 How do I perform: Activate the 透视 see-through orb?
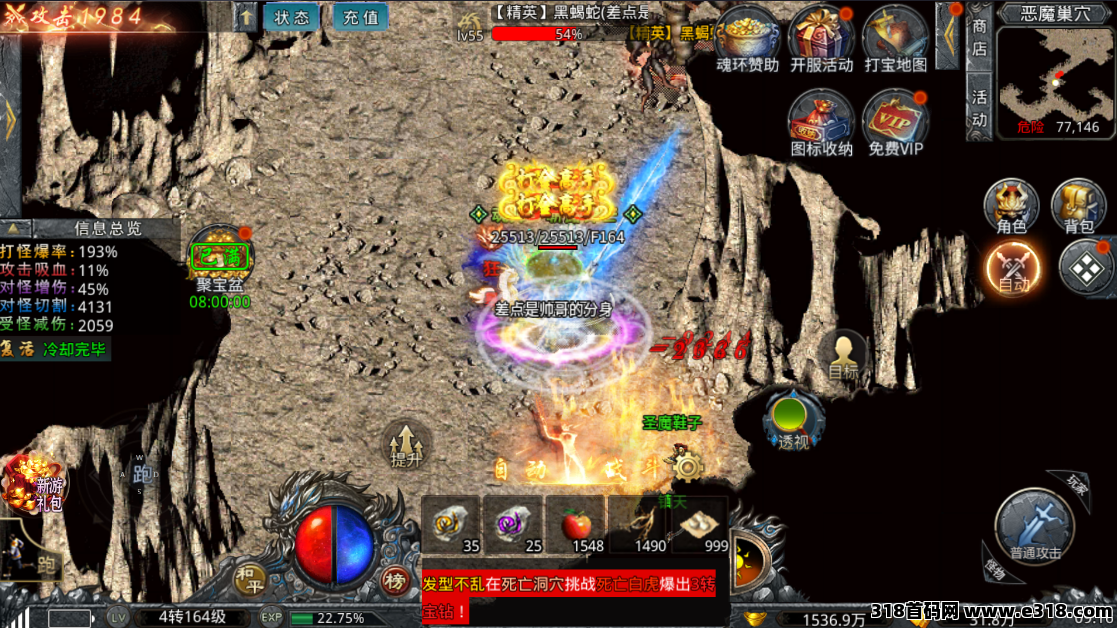point(793,417)
